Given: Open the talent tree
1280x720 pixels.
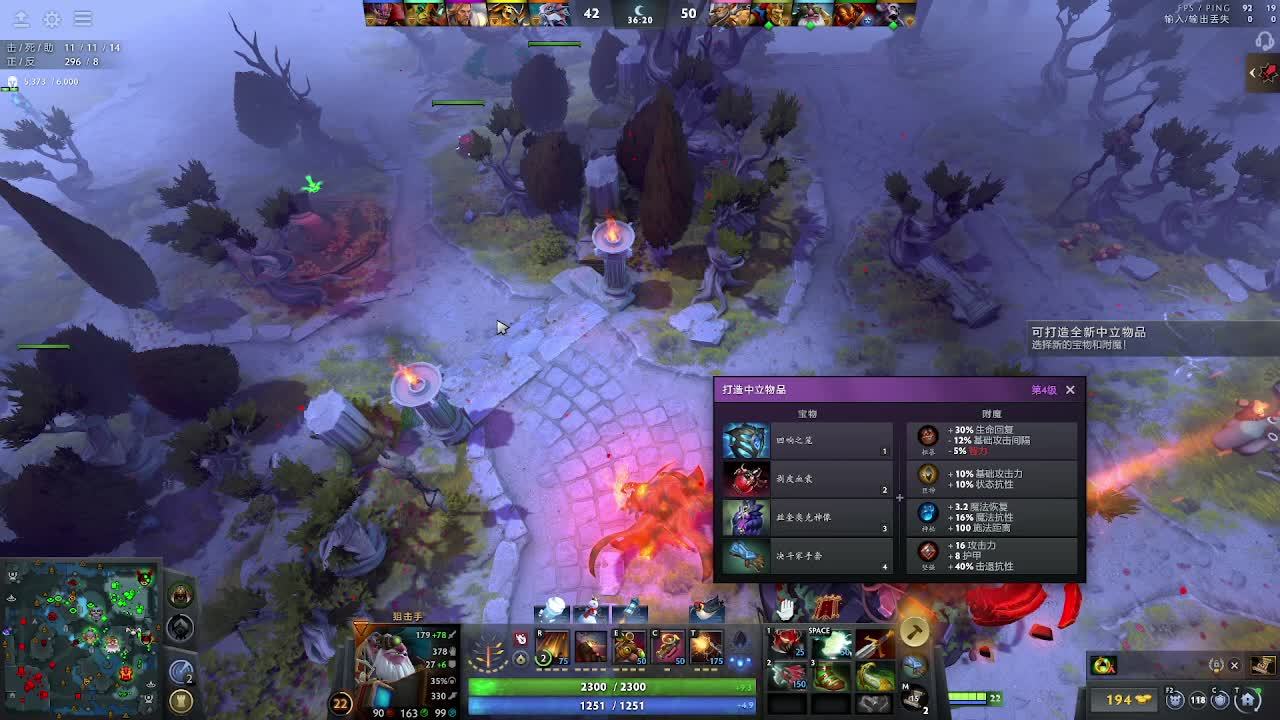Looking at the screenshot, I should pos(489,655).
